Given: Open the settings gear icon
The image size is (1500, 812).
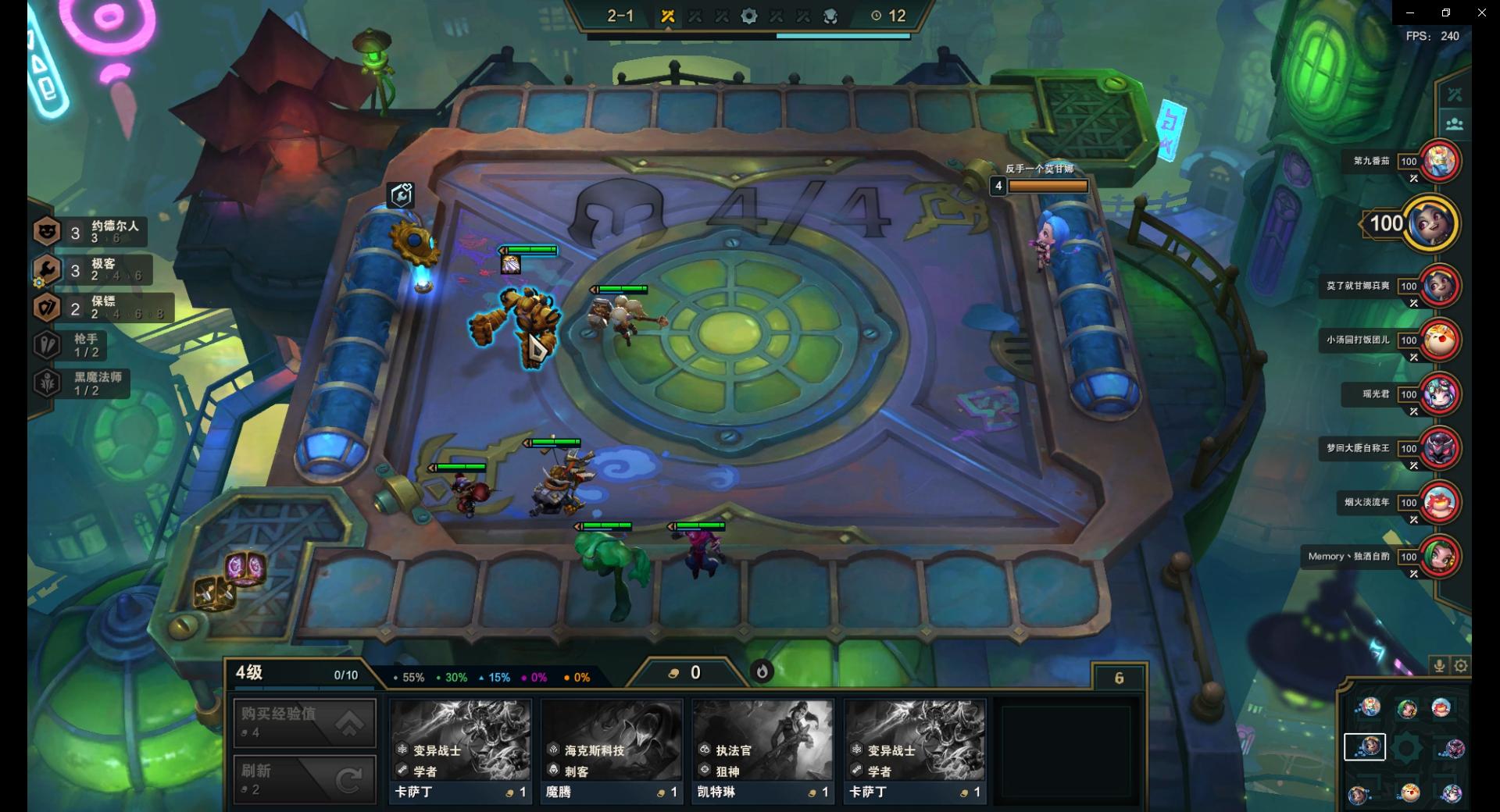Looking at the screenshot, I should 1461,665.
